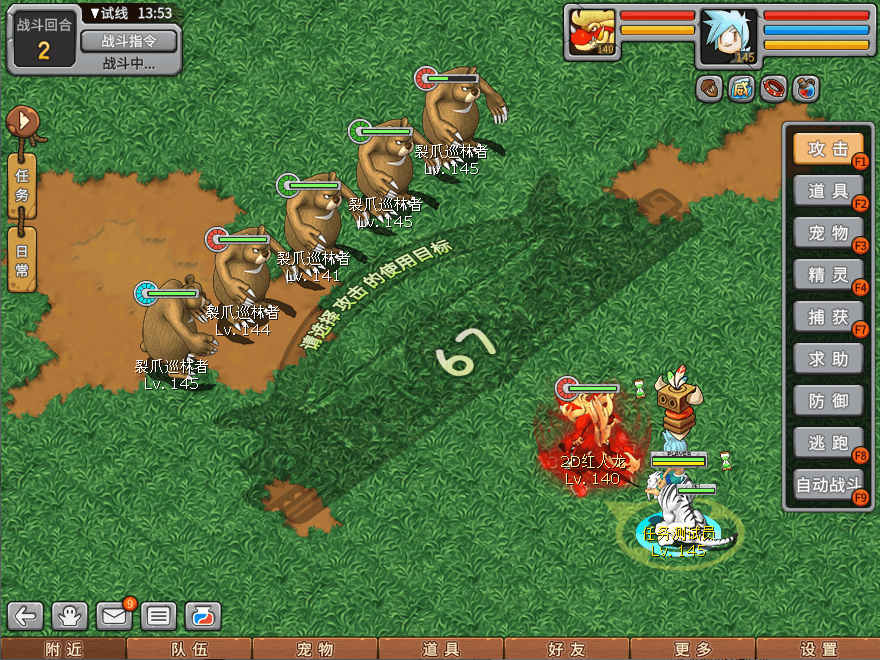Open the 日常 daily sign

22,259
